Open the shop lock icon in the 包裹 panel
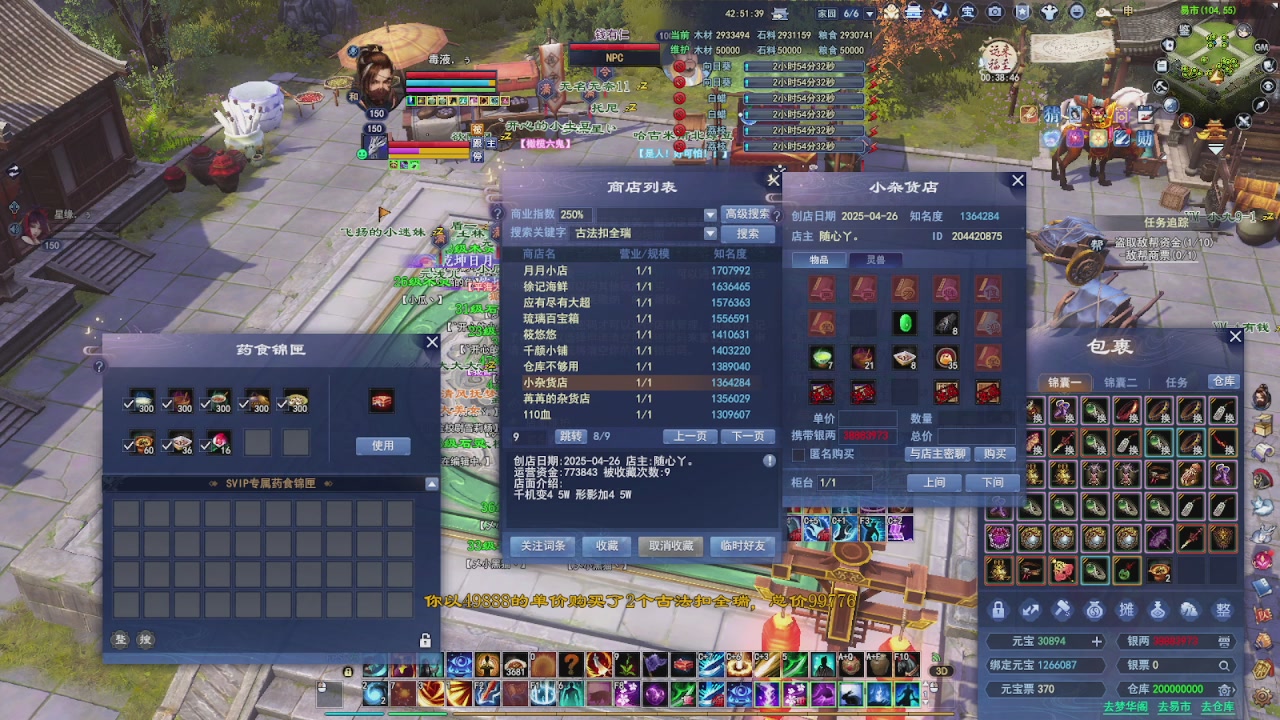Screen dimensions: 1280x720 coord(997,610)
